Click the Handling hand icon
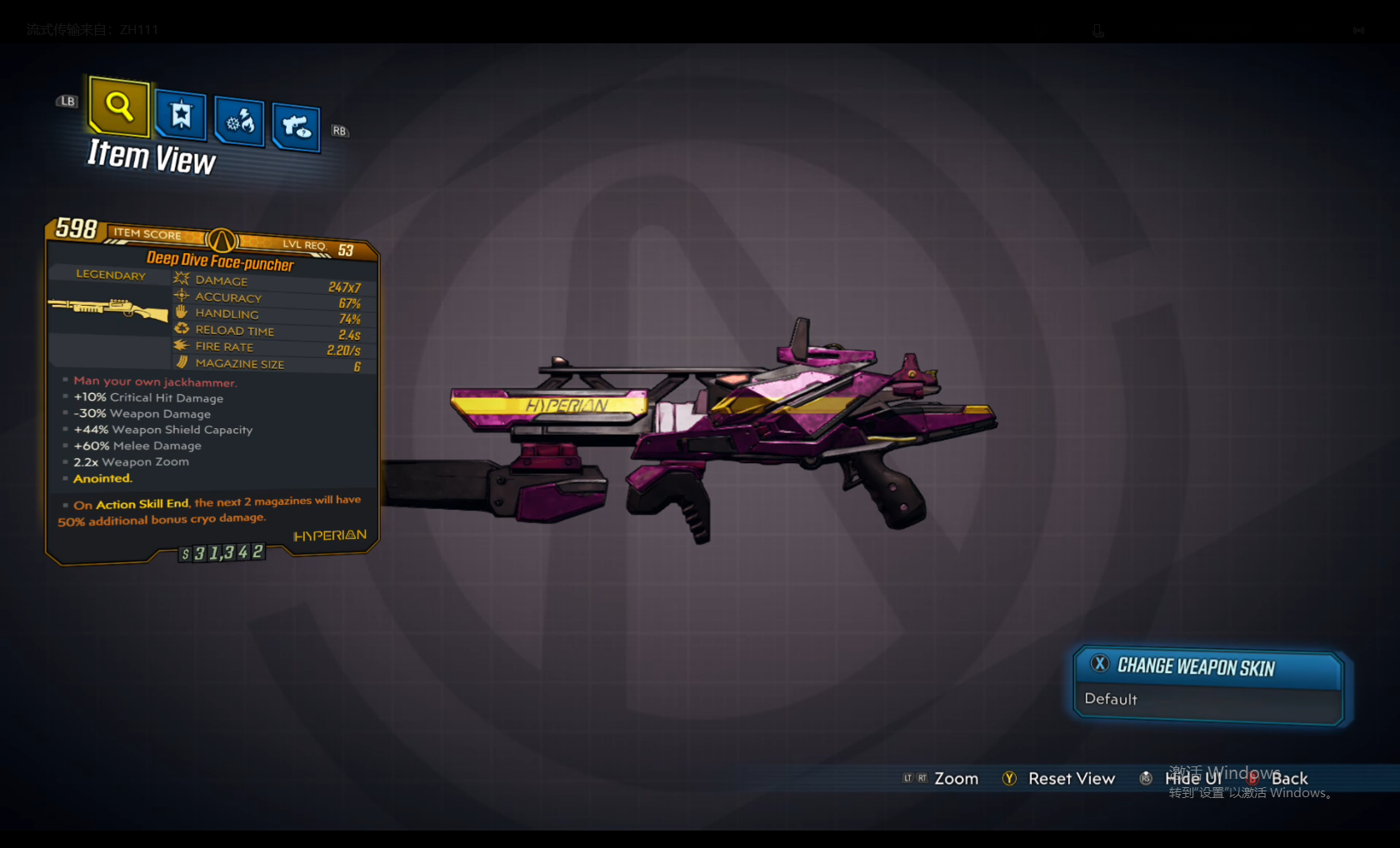 point(181,312)
